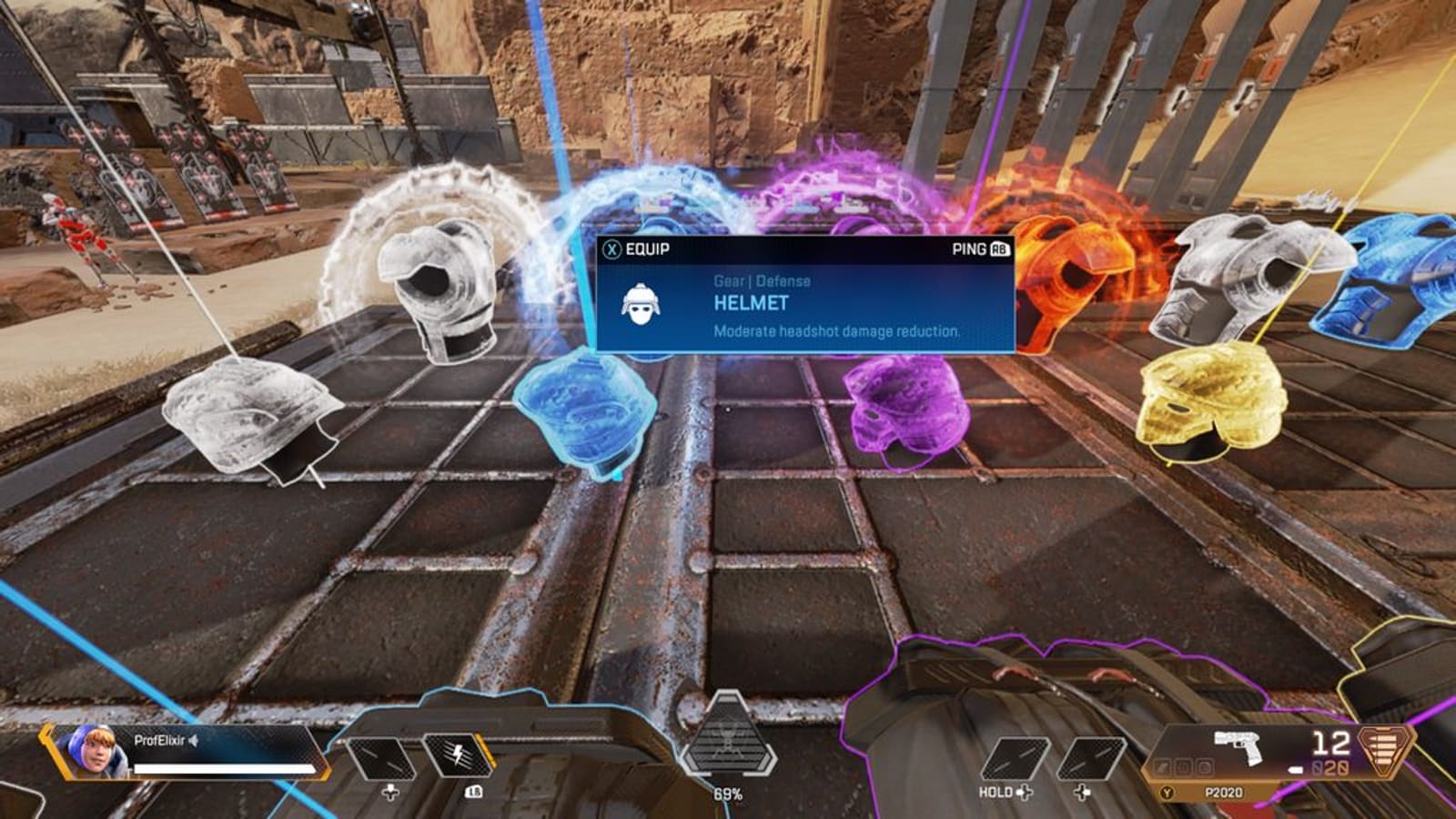The width and height of the screenshot is (1456, 819).
Task: Click the Y weapon swap prompt
Action: [x=1166, y=792]
